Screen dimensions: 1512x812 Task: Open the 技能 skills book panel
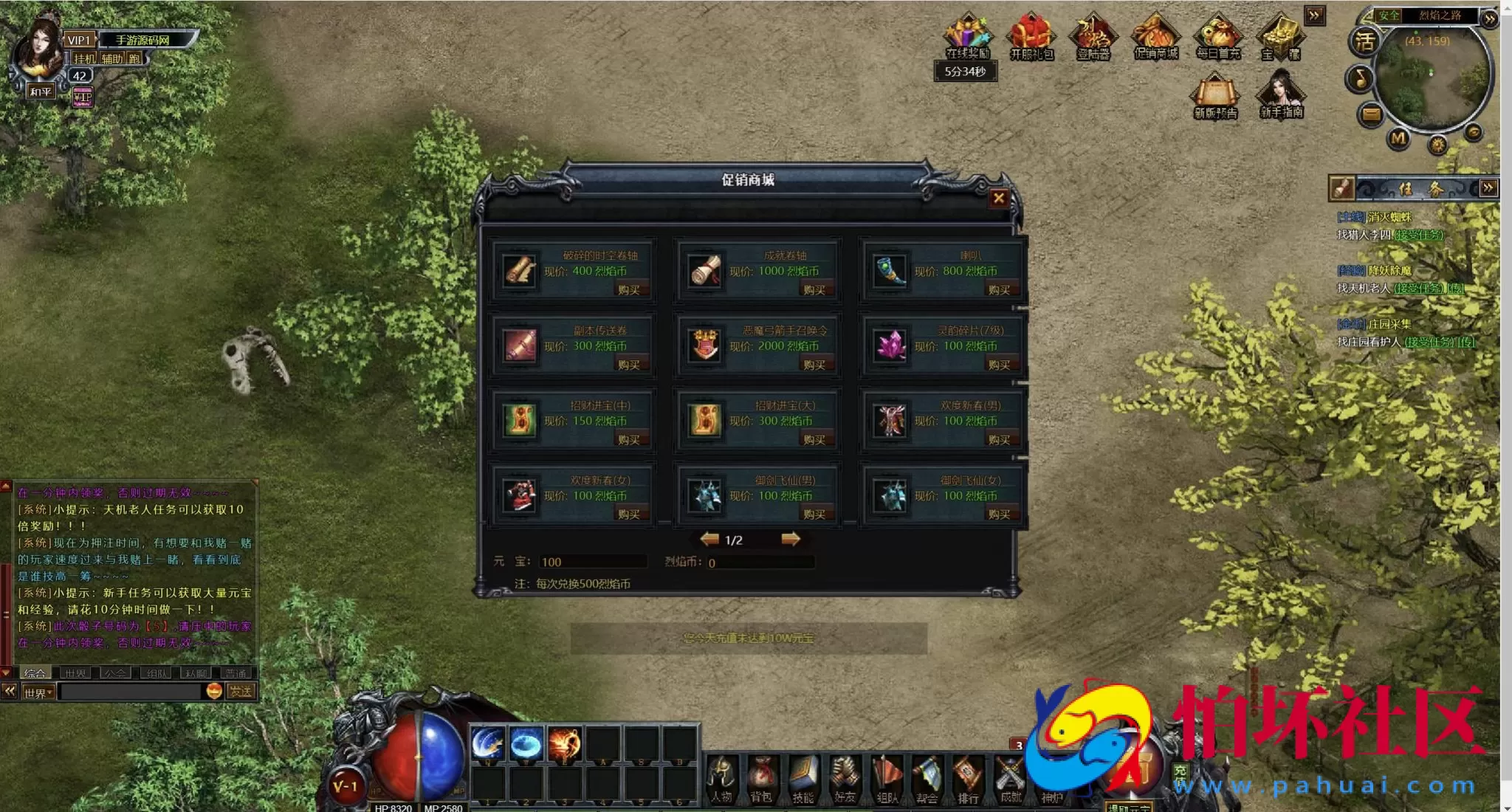coord(803,779)
